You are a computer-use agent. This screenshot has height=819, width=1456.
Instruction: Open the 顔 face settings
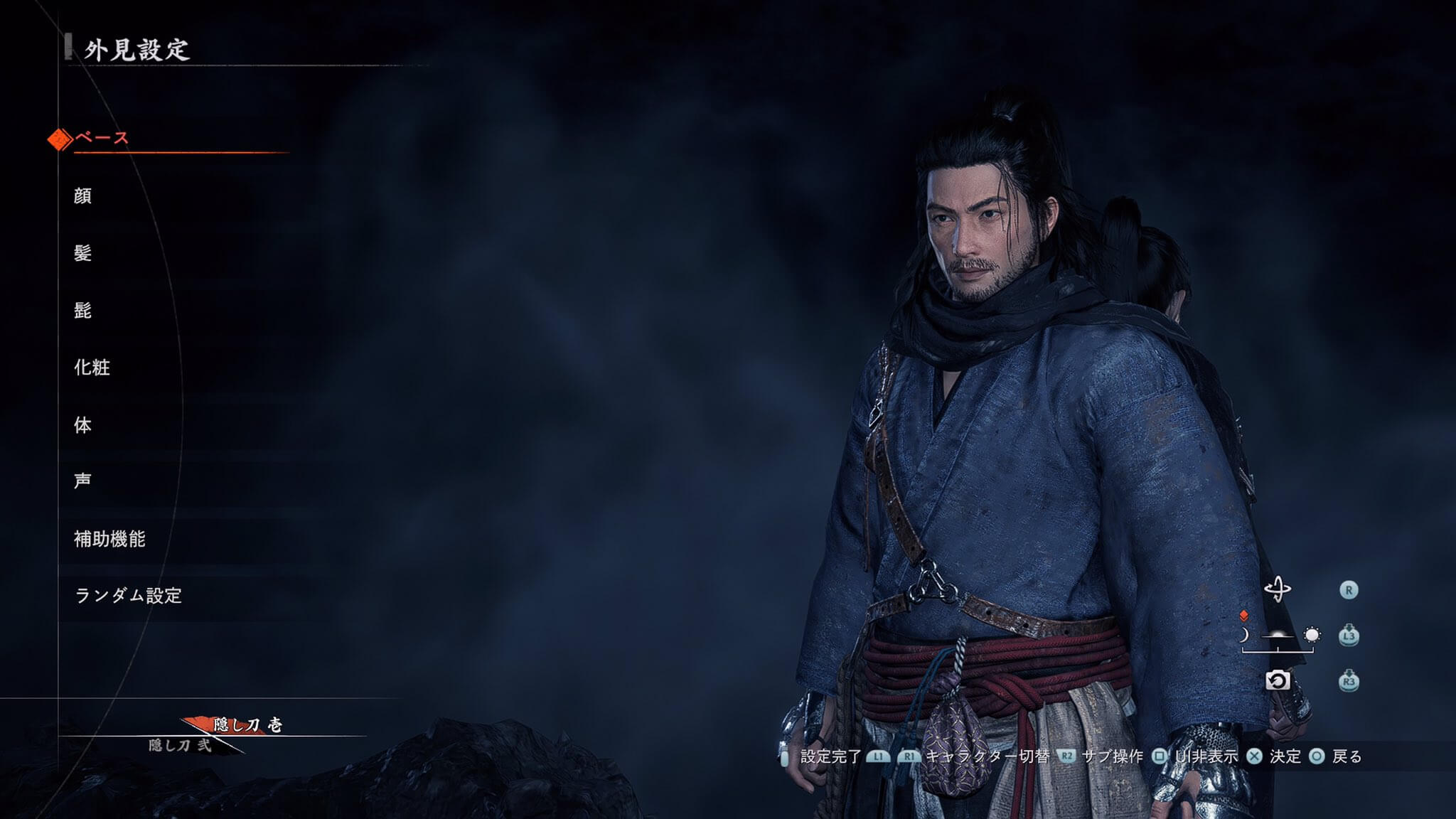pyautogui.click(x=83, y=196)
